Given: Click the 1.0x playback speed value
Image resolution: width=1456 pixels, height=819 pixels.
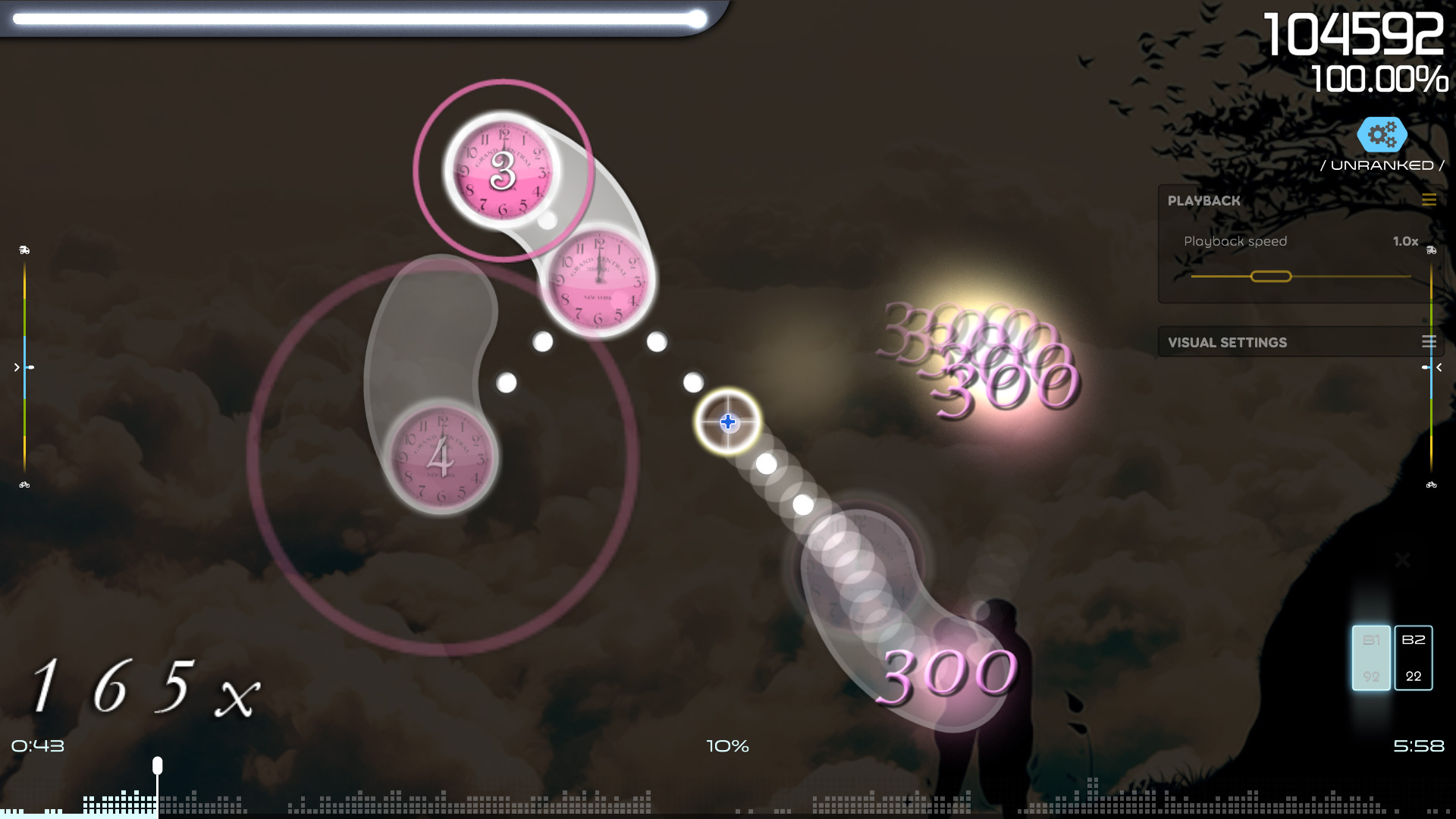Looking at the screenshot, I should [x=1407, y=241].
